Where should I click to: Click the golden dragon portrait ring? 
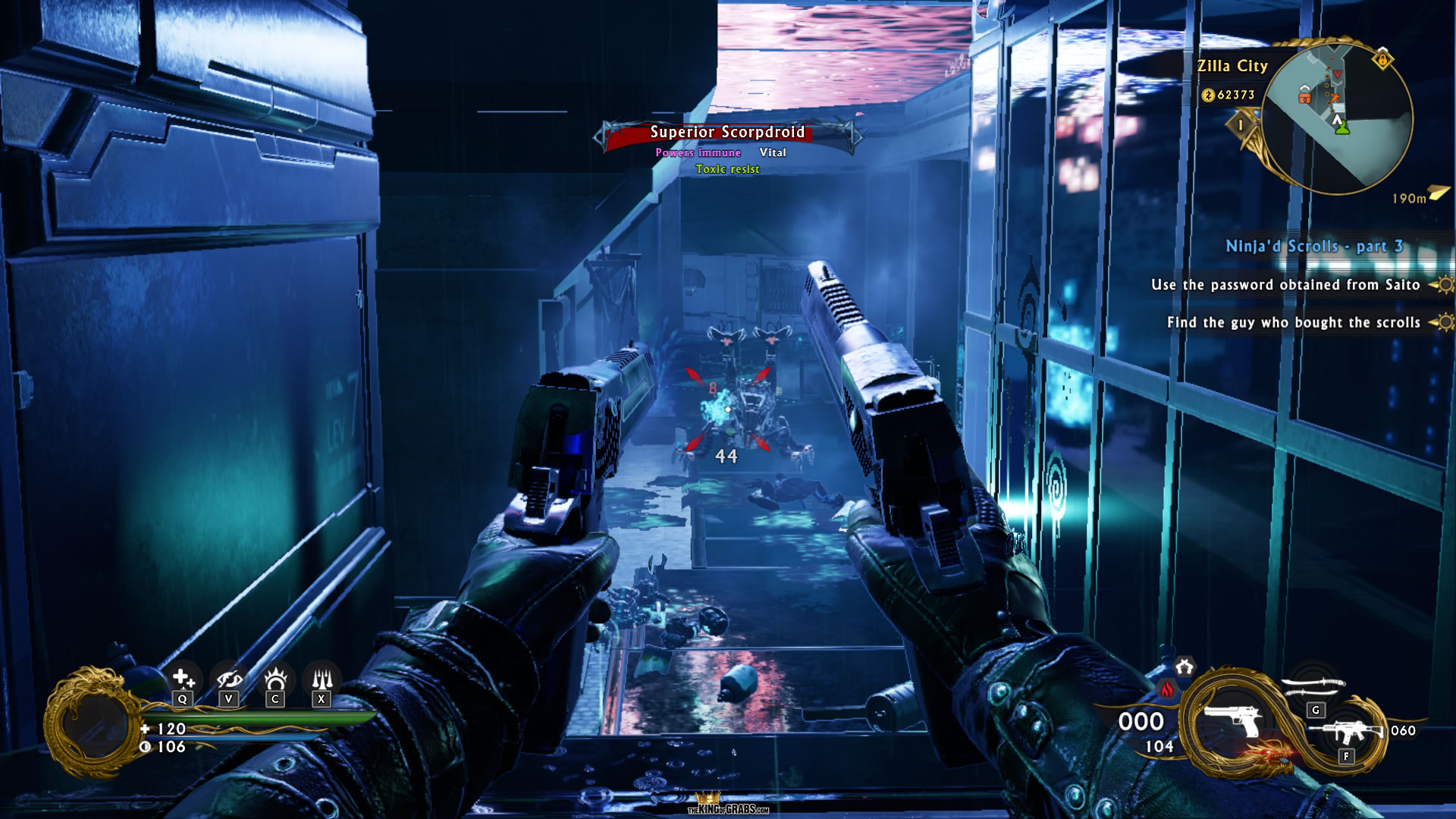coord(91,722)
